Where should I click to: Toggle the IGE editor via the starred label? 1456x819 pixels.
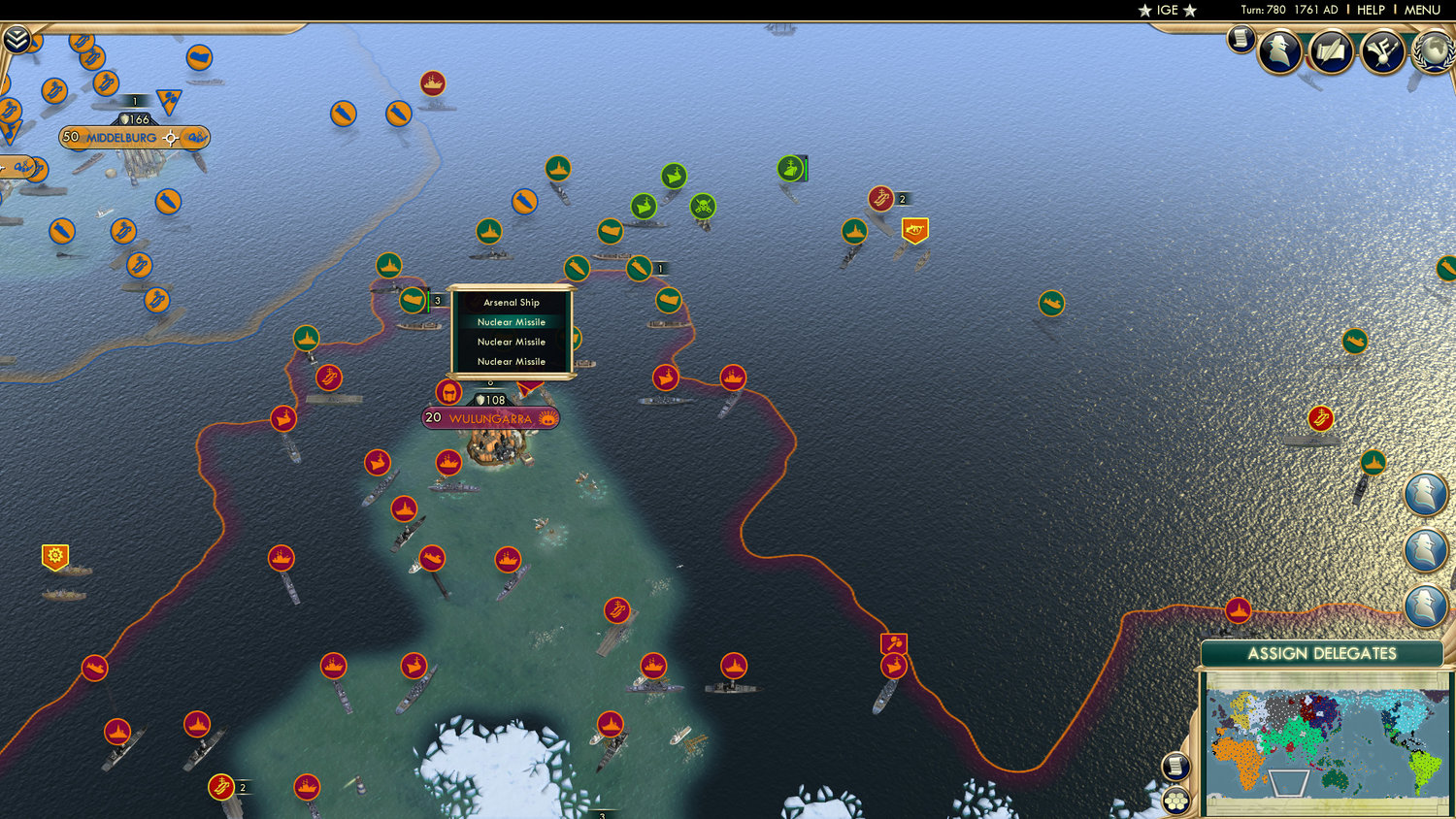pyautogui.click(x=1168, y=11)
